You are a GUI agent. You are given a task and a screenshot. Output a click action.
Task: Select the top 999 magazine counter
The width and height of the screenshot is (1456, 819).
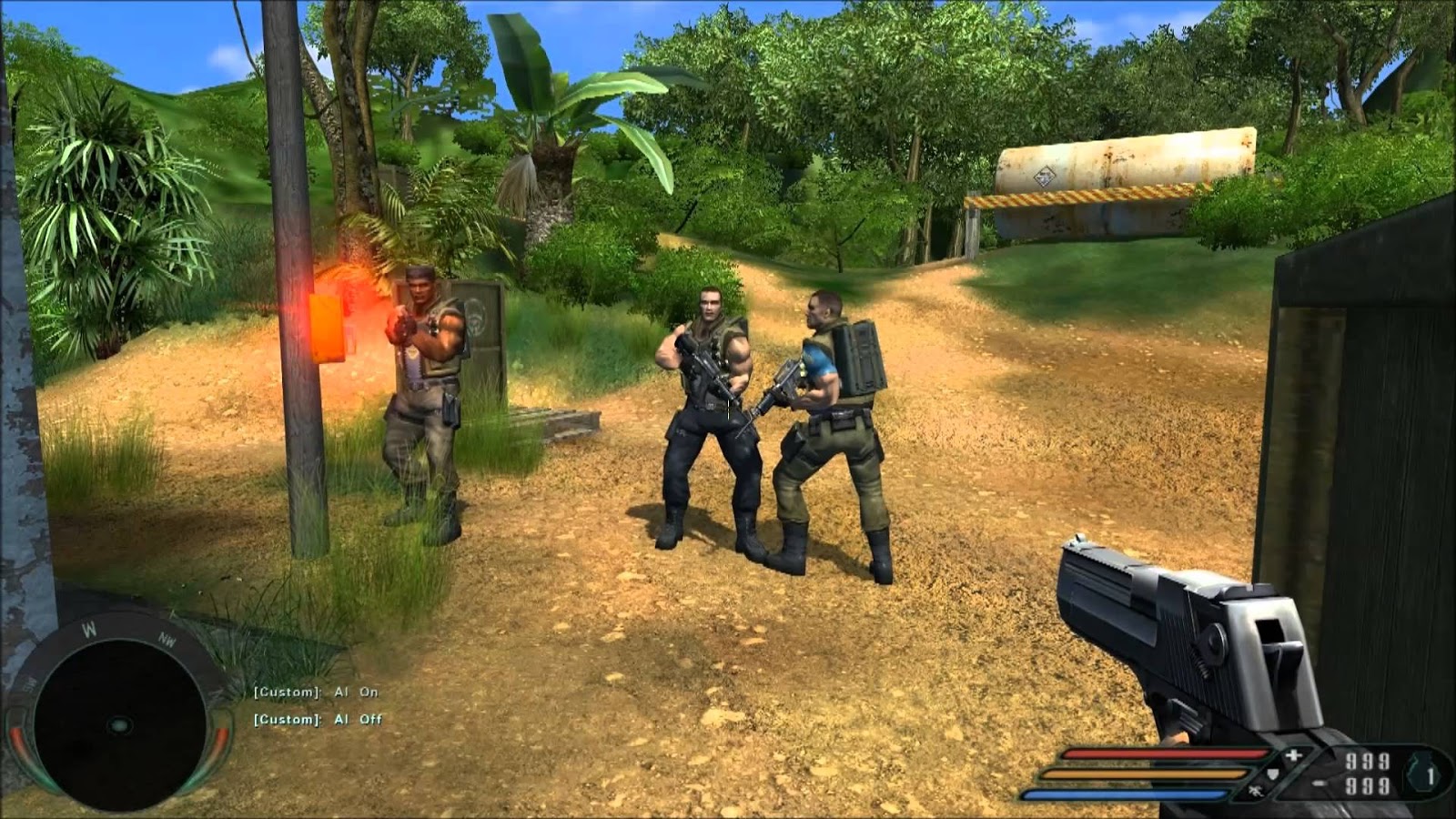pos(1366,761)
